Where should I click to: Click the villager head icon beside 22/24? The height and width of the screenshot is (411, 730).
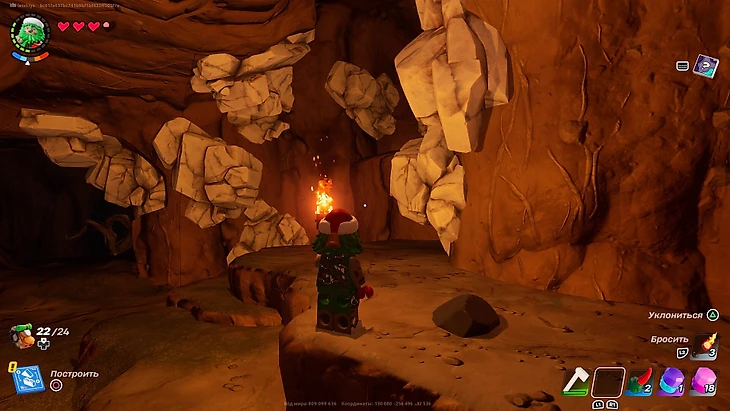21,335
